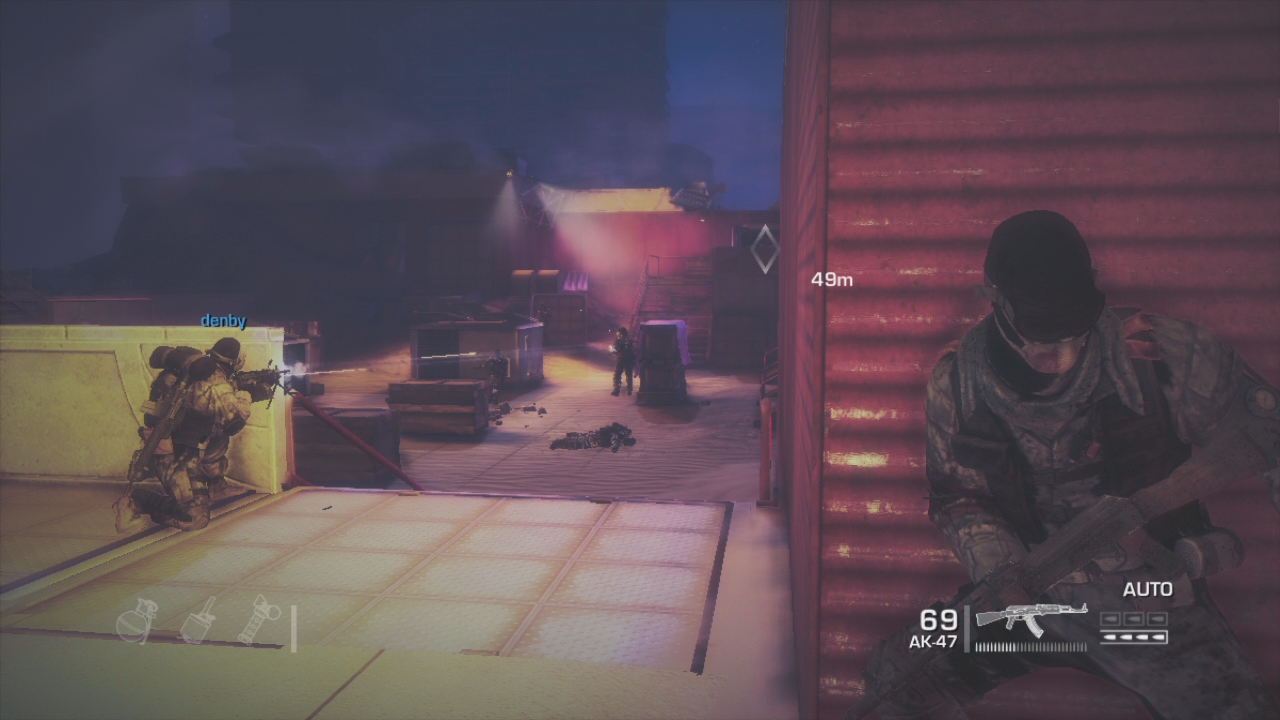Pick the perforated flashbang grenade icon
Image resolution: width=1280 pixels, height=720 pixels.
pyautogui.click(x=258, y=620)
